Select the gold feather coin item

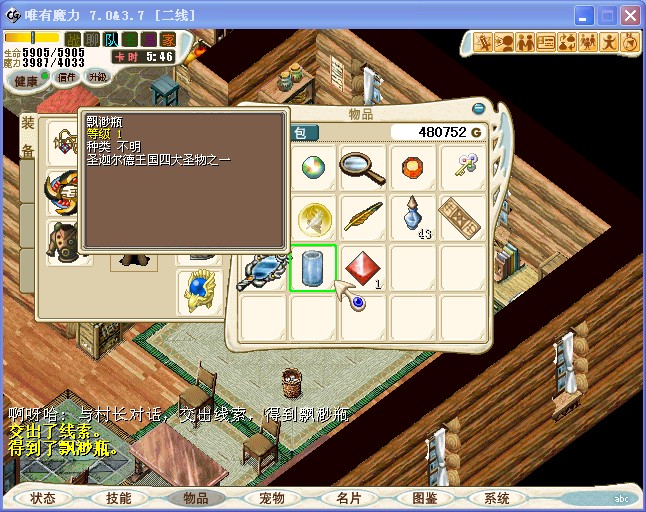313,217
